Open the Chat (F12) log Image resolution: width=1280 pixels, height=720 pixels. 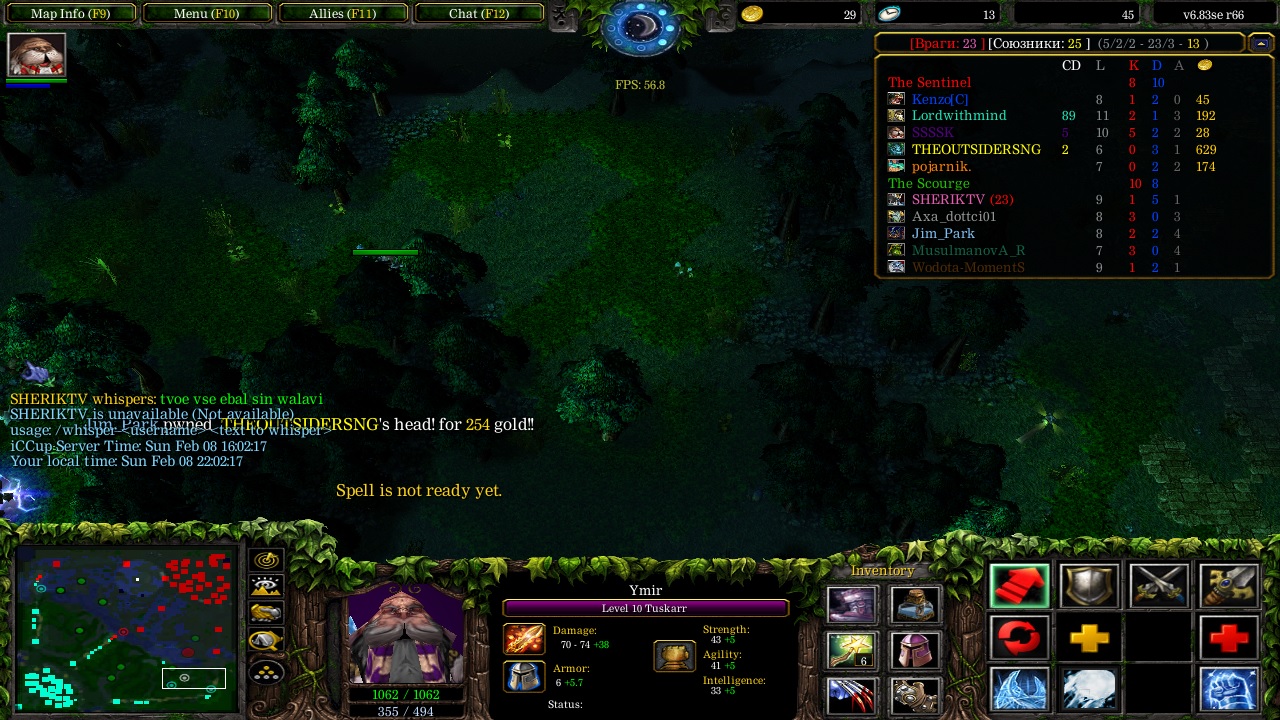[x=479, y=14]
